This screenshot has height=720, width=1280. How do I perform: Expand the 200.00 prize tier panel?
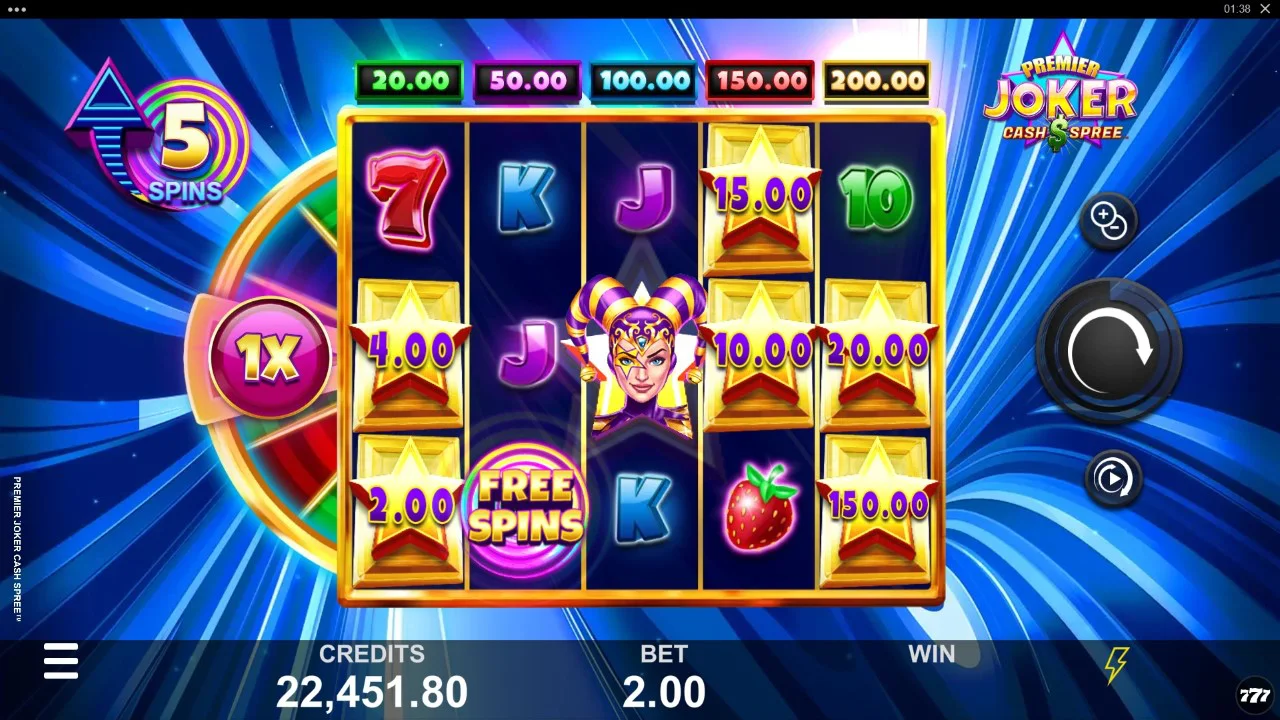click(x=876, y=80)
